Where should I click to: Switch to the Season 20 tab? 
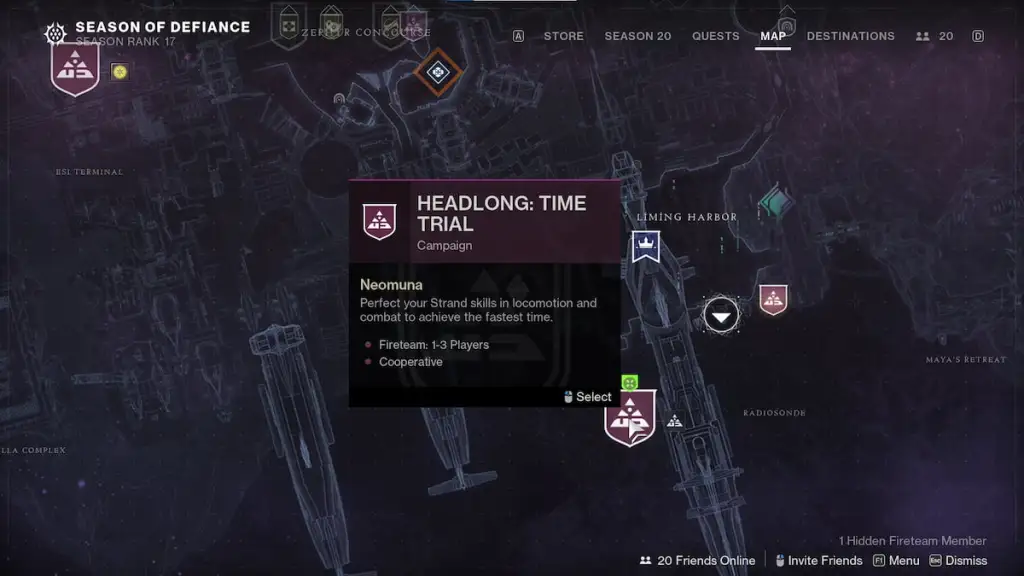click(x=638, y=36)
